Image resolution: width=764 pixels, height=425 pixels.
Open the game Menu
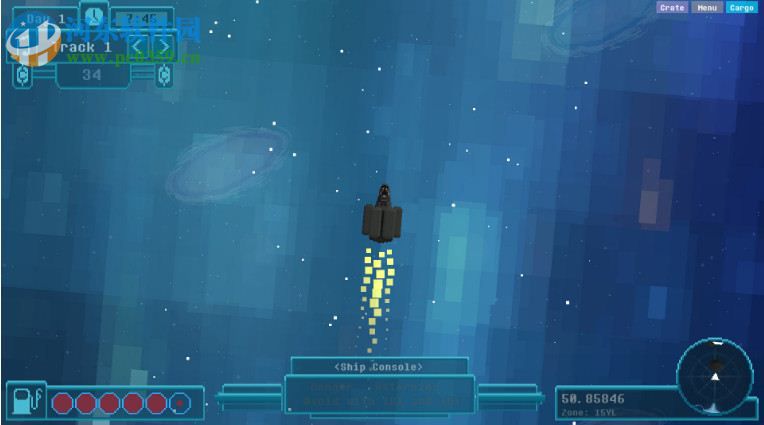coord(707,7)
